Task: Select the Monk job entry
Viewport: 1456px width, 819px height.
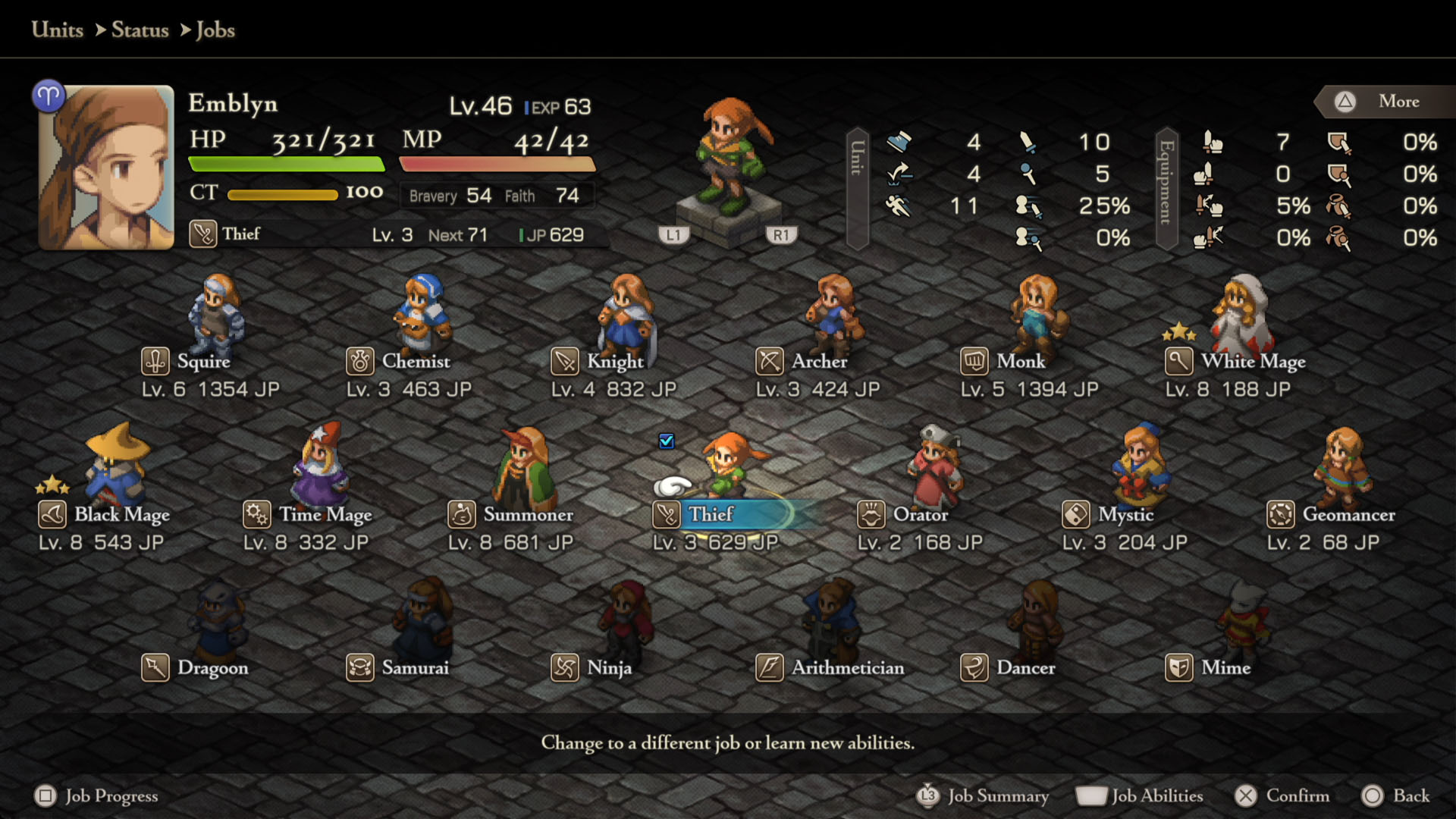Action: (x=1021, y=362)
